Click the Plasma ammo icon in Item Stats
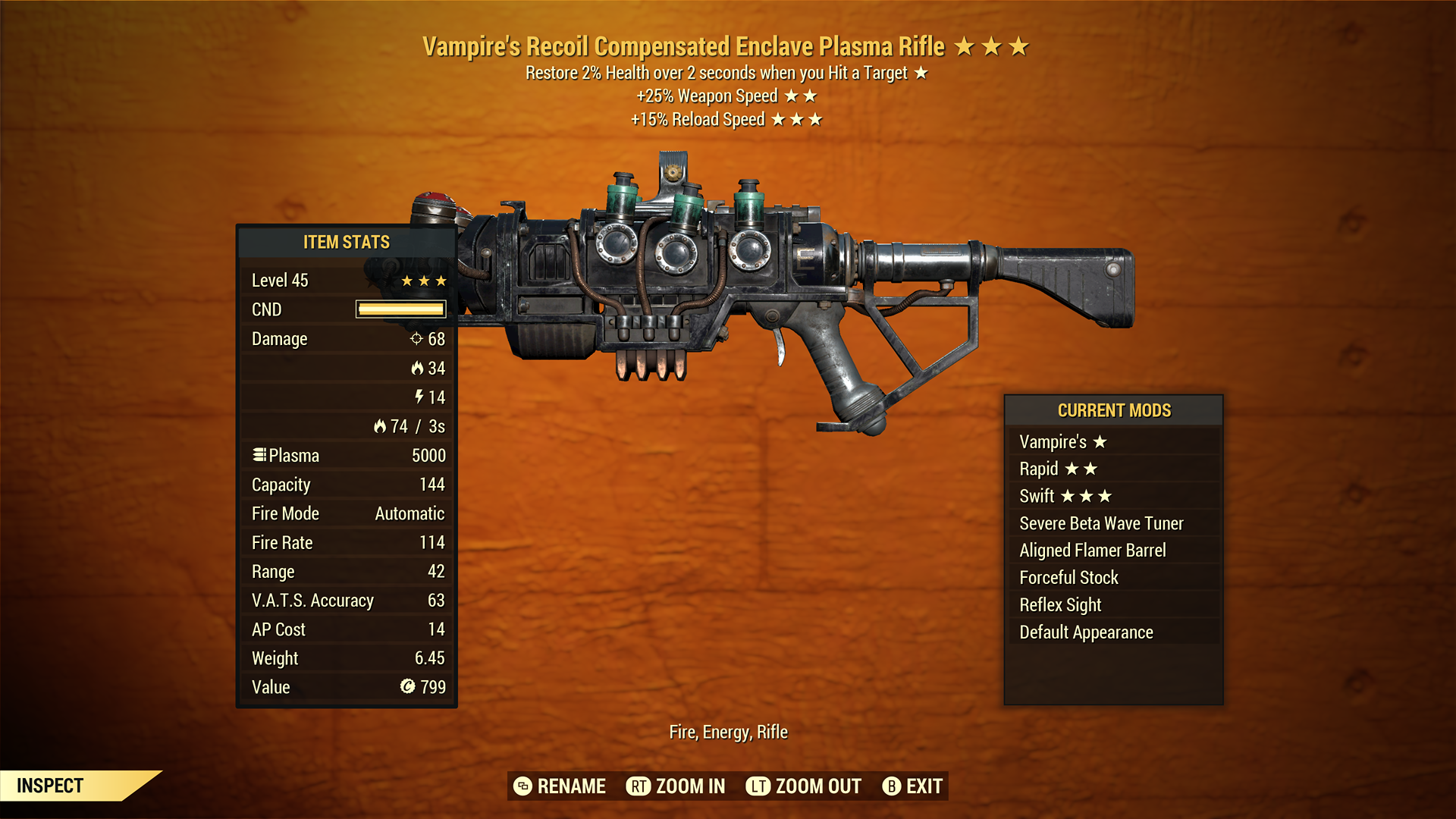Image resolution: width=1456 pixels, height=819 pixels. coord(259,455)
